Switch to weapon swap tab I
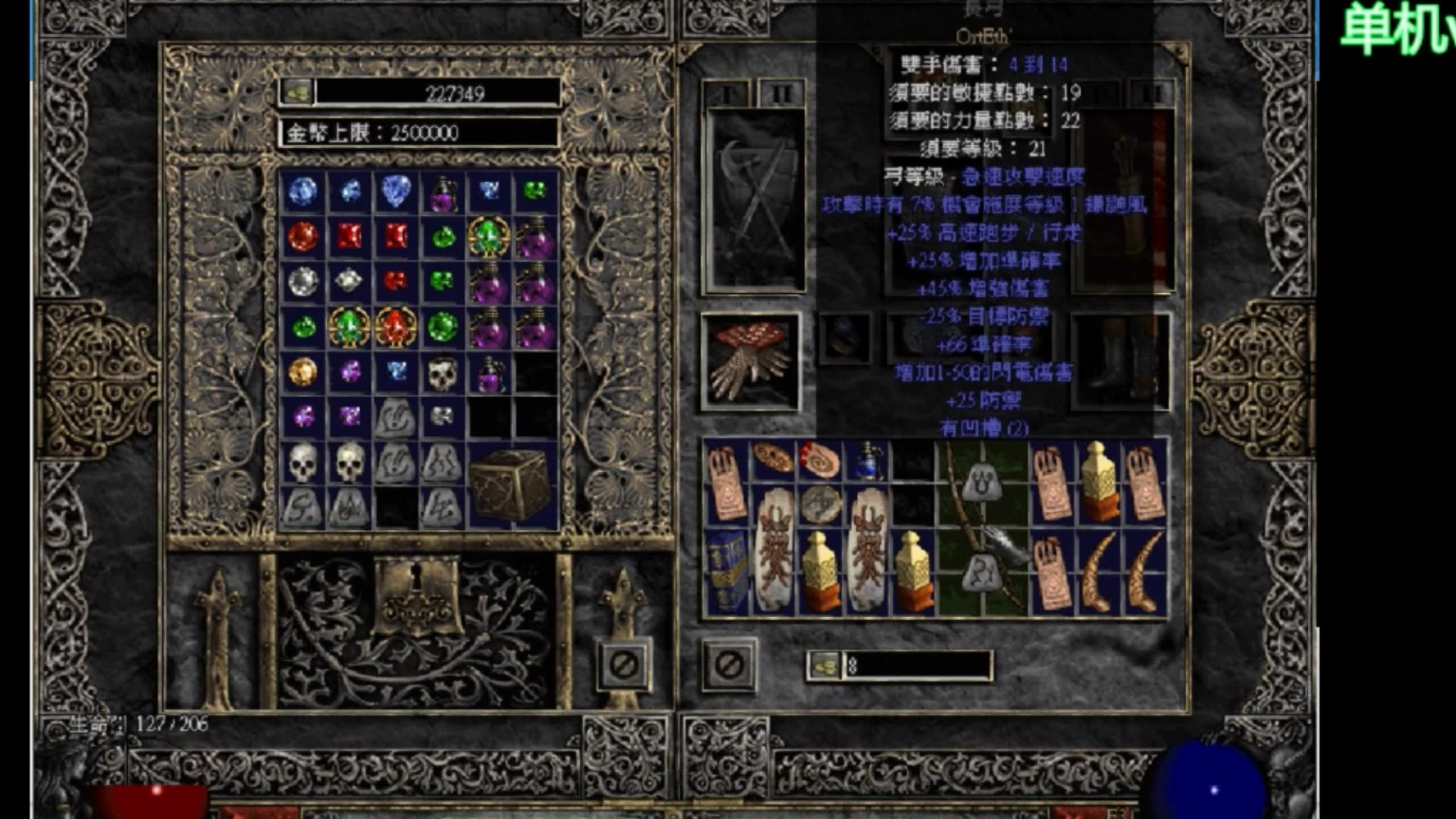Image resolution: width=1456 pixels, height=819 pixels. (x=725, y=95)
